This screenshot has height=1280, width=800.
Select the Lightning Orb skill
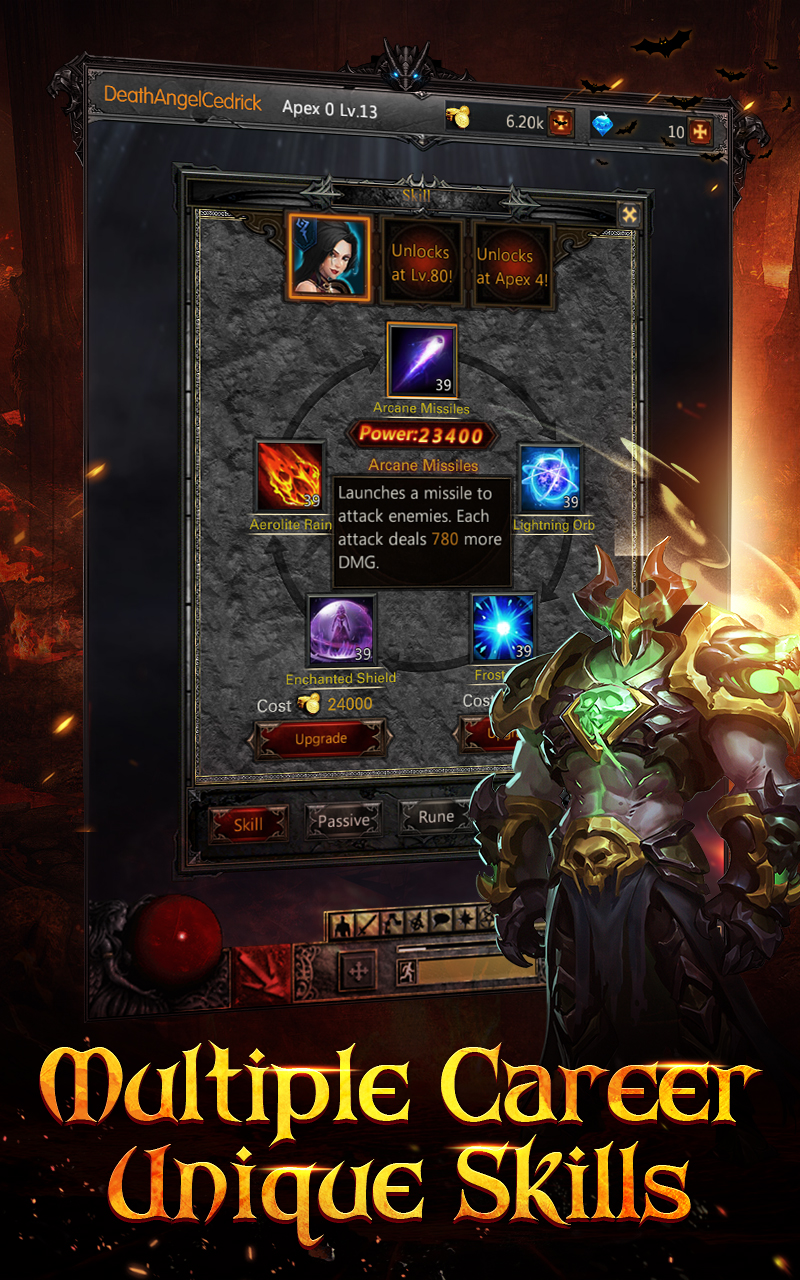click(551, 479)
